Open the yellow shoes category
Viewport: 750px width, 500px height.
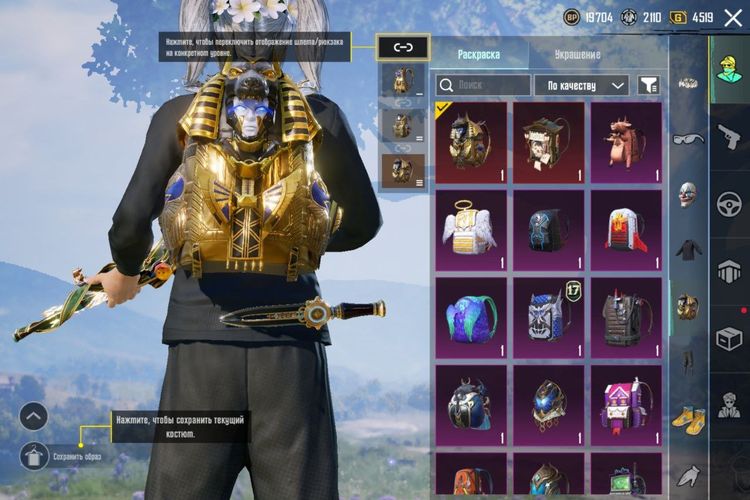(688, 416)
